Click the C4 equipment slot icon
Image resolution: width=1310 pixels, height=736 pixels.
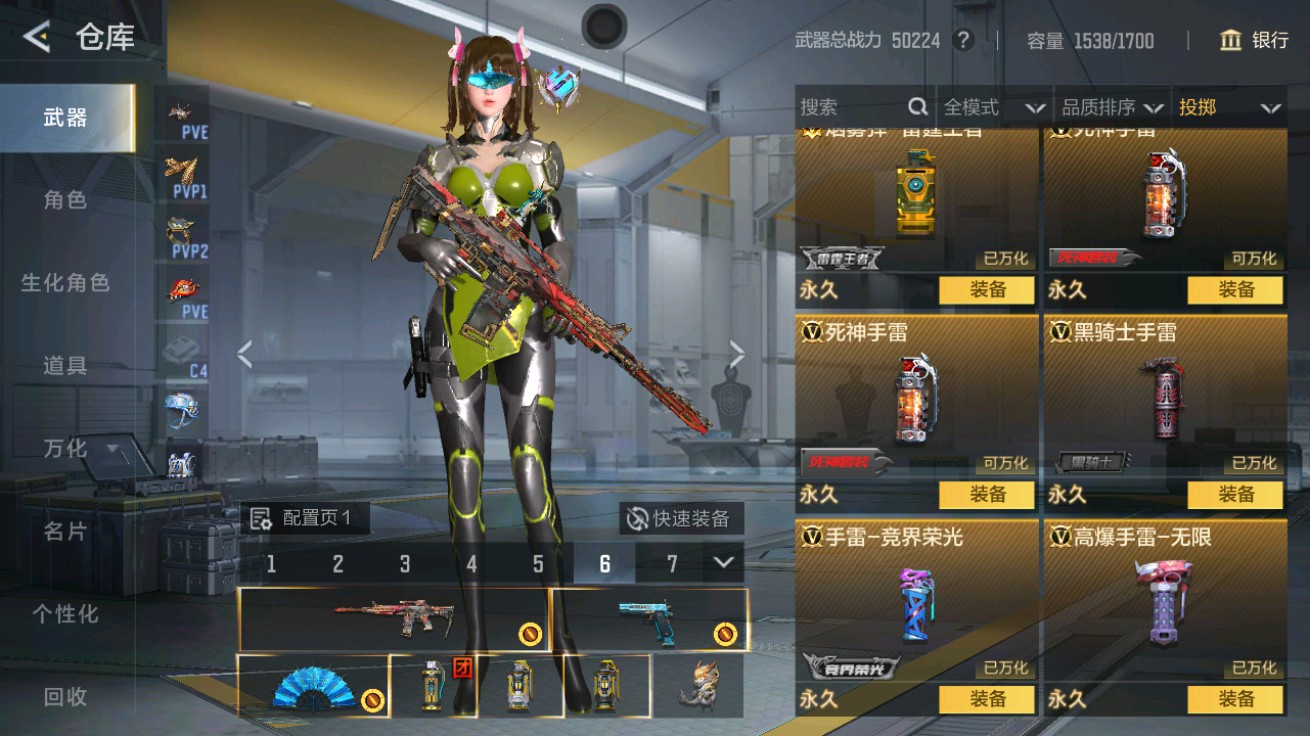click(x=180, y=355)
